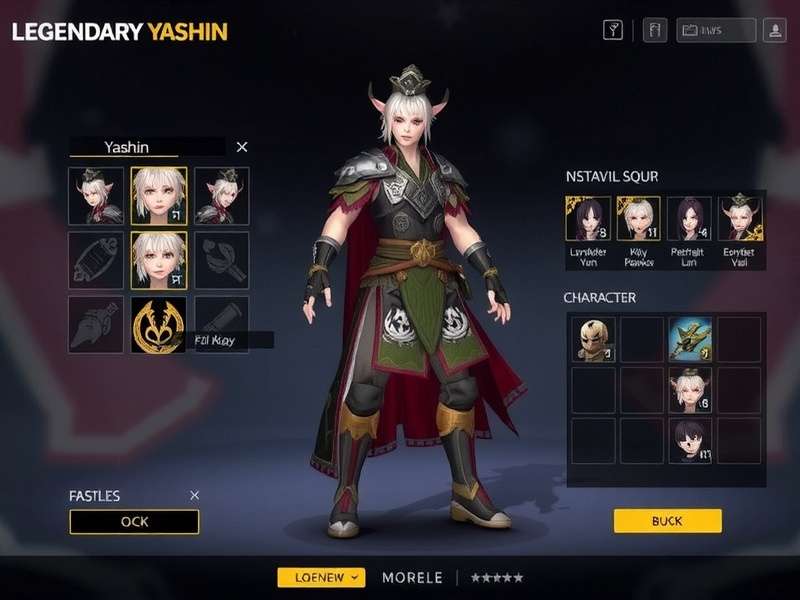Open the profile icon in top bar
The height and width of the screenshot is (600, 800).
(x=774, y=31)
